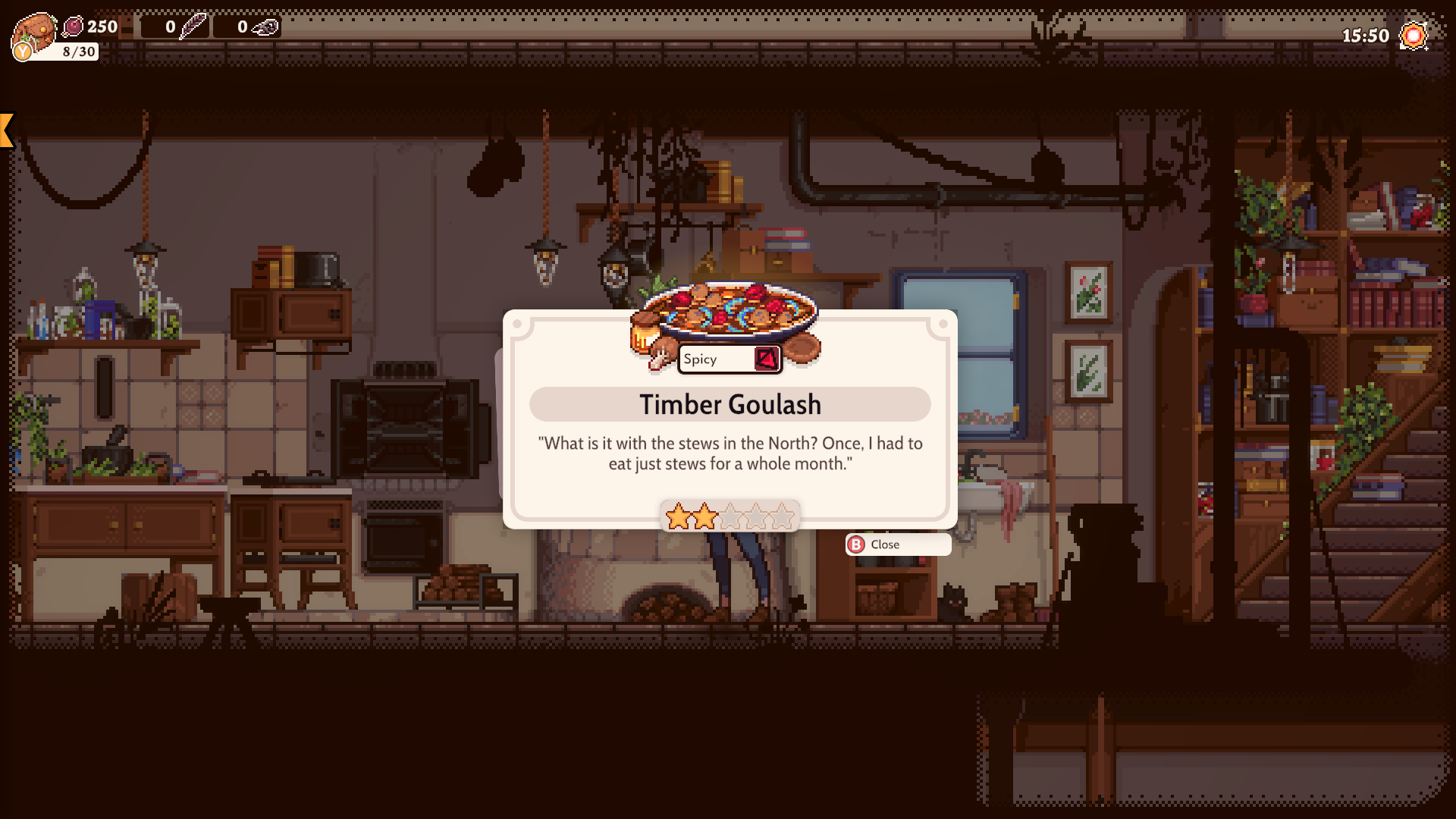Click the purple coin currency icon
The width and height of the screenshot is (1456, 819).
(74, 27)
